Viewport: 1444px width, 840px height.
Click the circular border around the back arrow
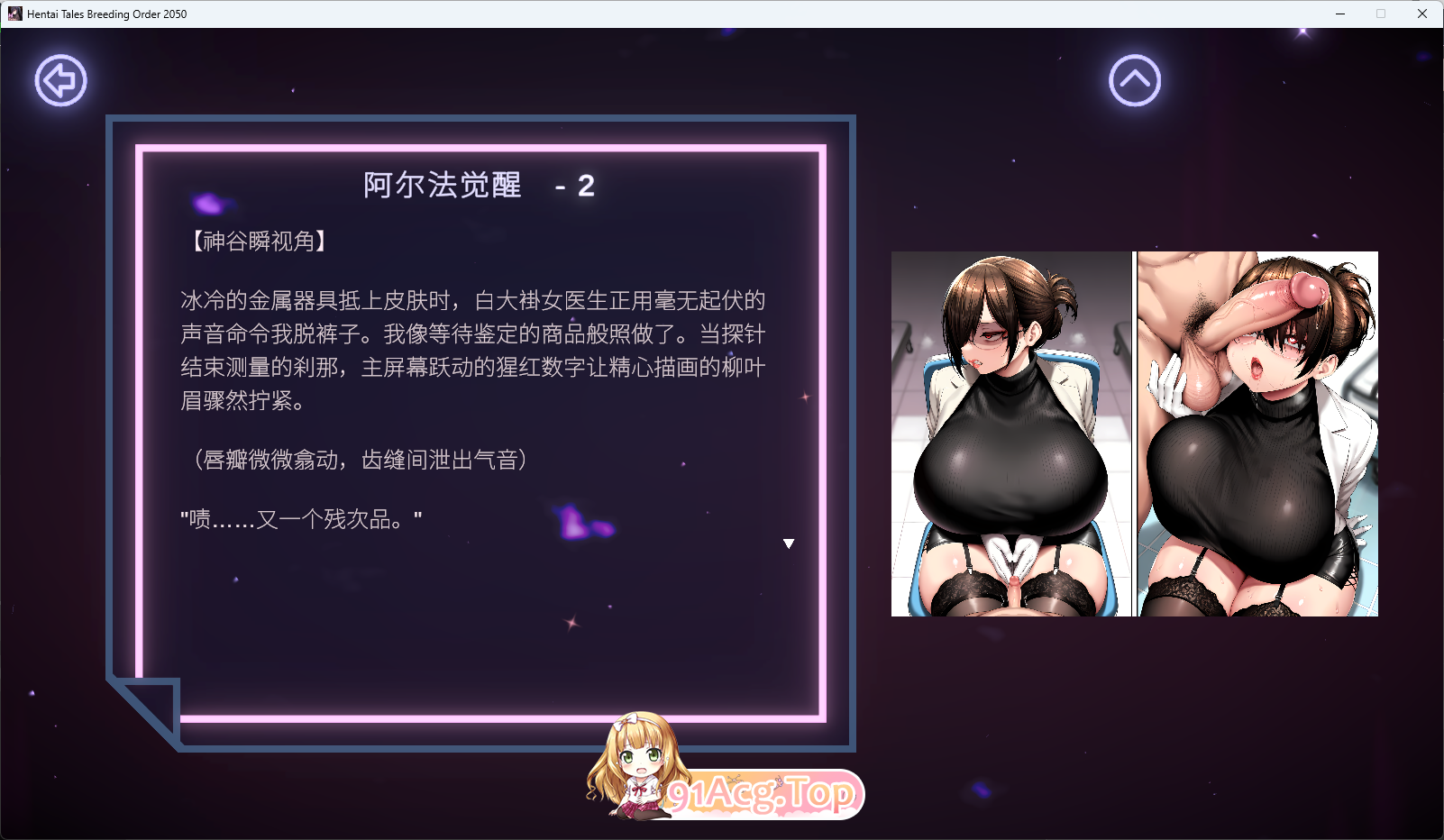[60, 56]
